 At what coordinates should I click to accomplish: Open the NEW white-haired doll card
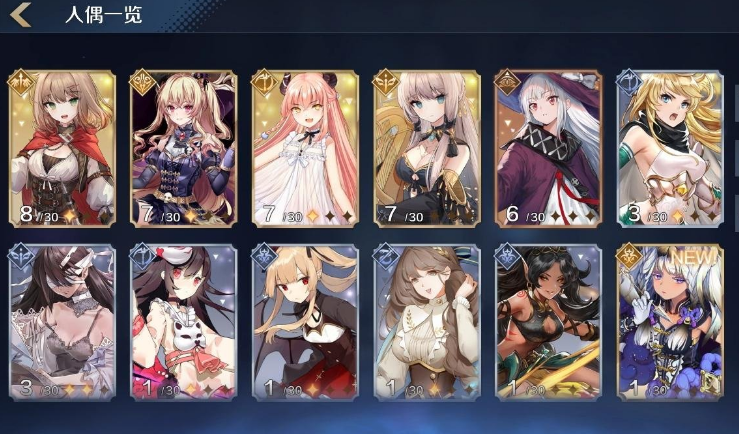point(670,322)
